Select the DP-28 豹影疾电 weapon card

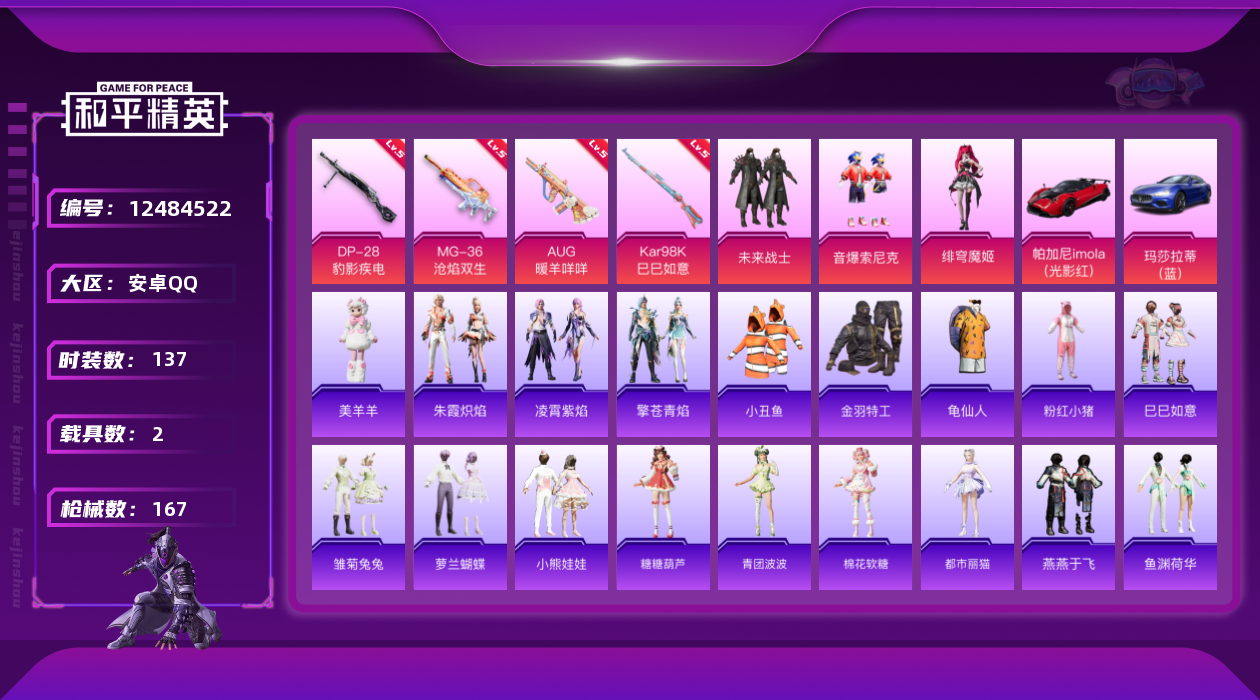(x=358, y=210)
